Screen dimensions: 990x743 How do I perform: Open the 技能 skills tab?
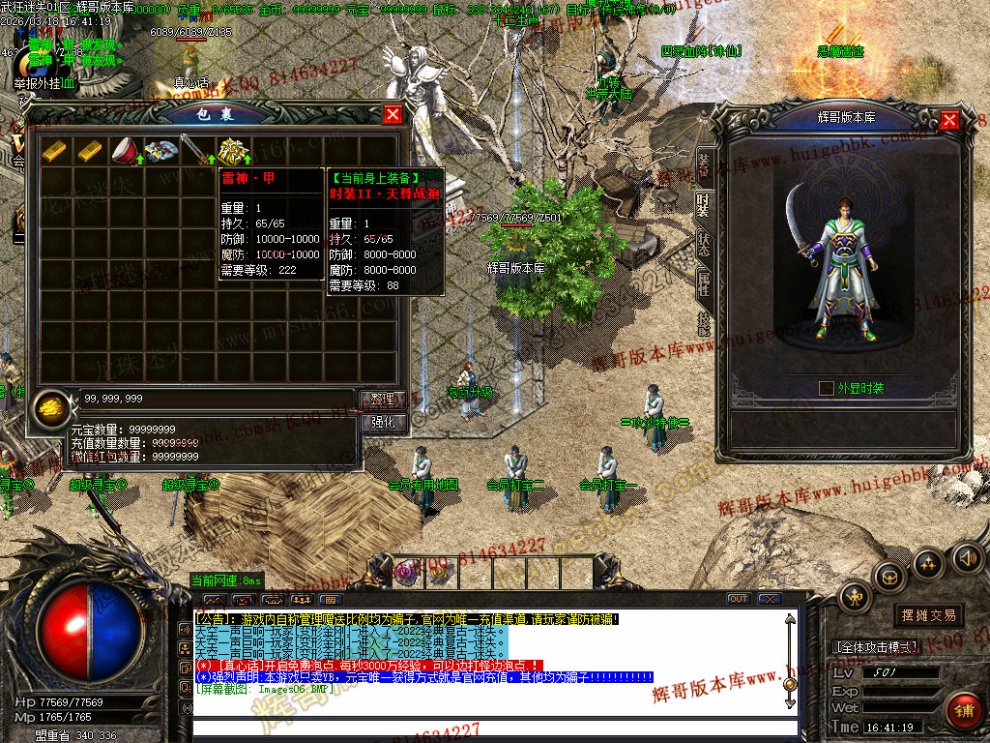(705, 322)
